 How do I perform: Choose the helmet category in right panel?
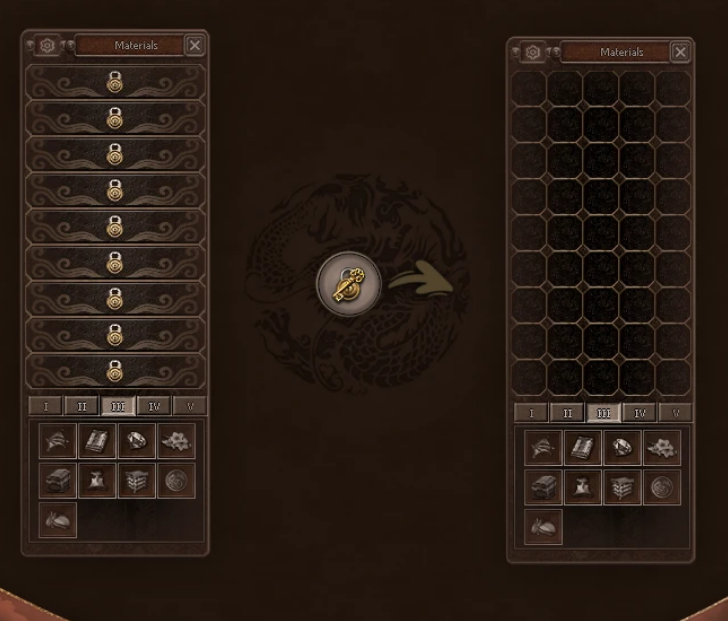click(x=544, y=448)
